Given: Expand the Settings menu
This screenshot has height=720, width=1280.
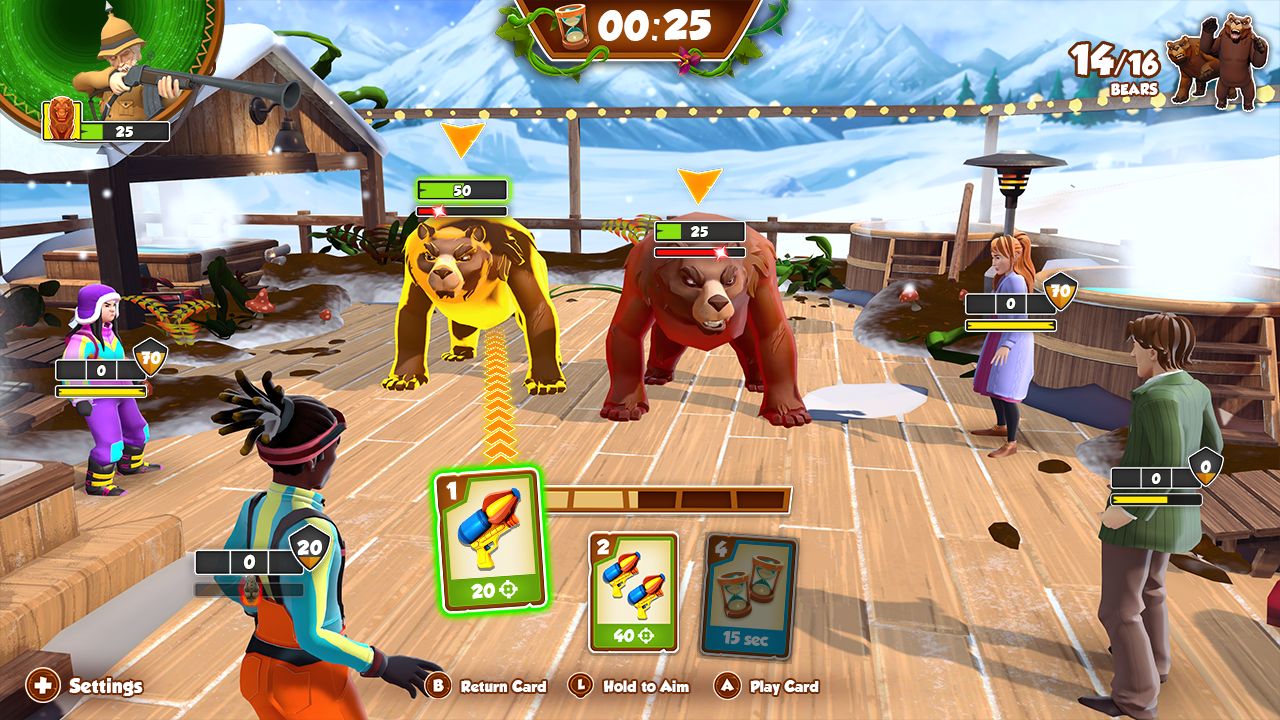Looking at the screenshot, I should pos(103,687).
